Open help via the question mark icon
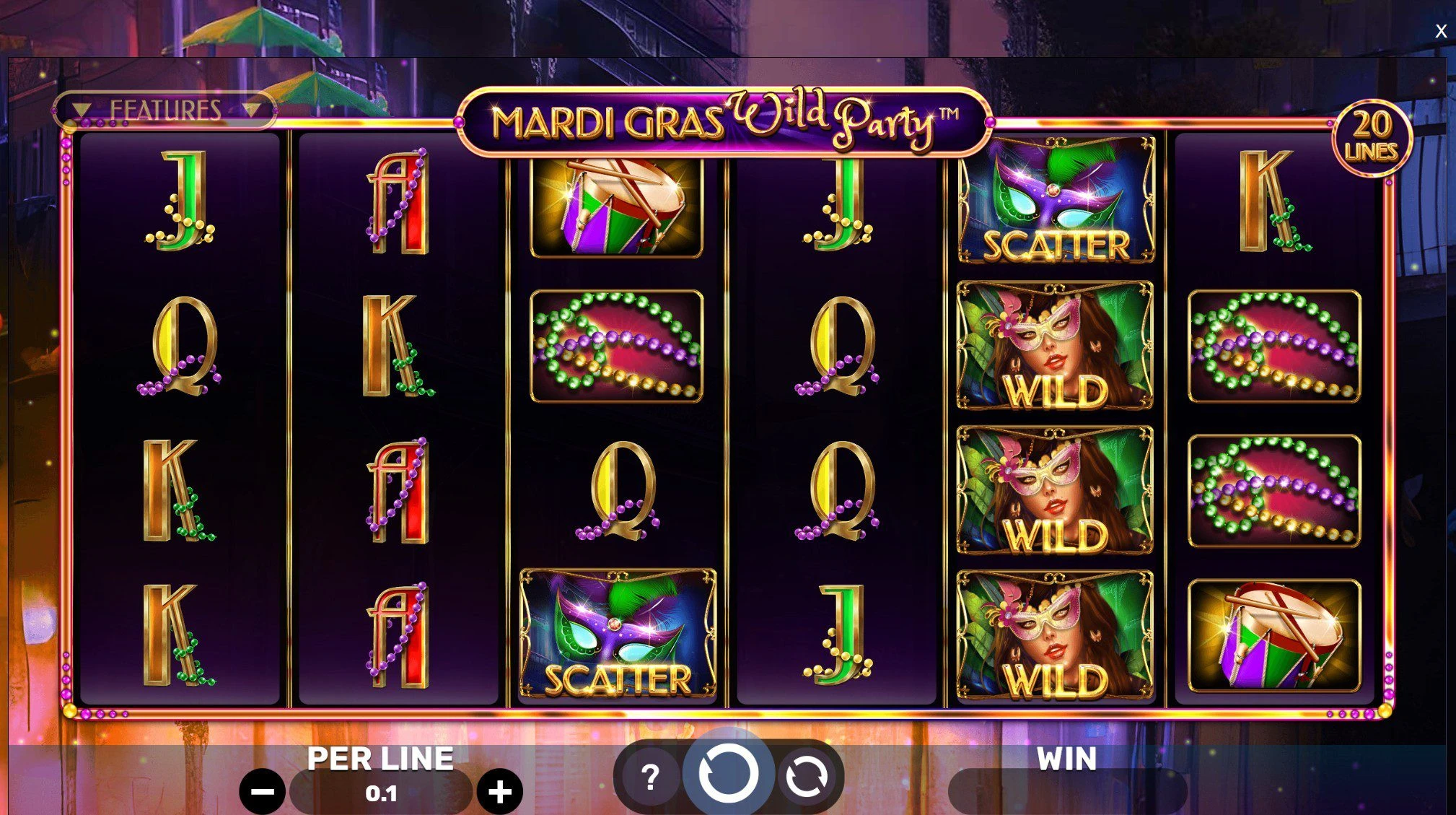The width and height of the screenshot is (1456, 815). (x=651, y=775)
